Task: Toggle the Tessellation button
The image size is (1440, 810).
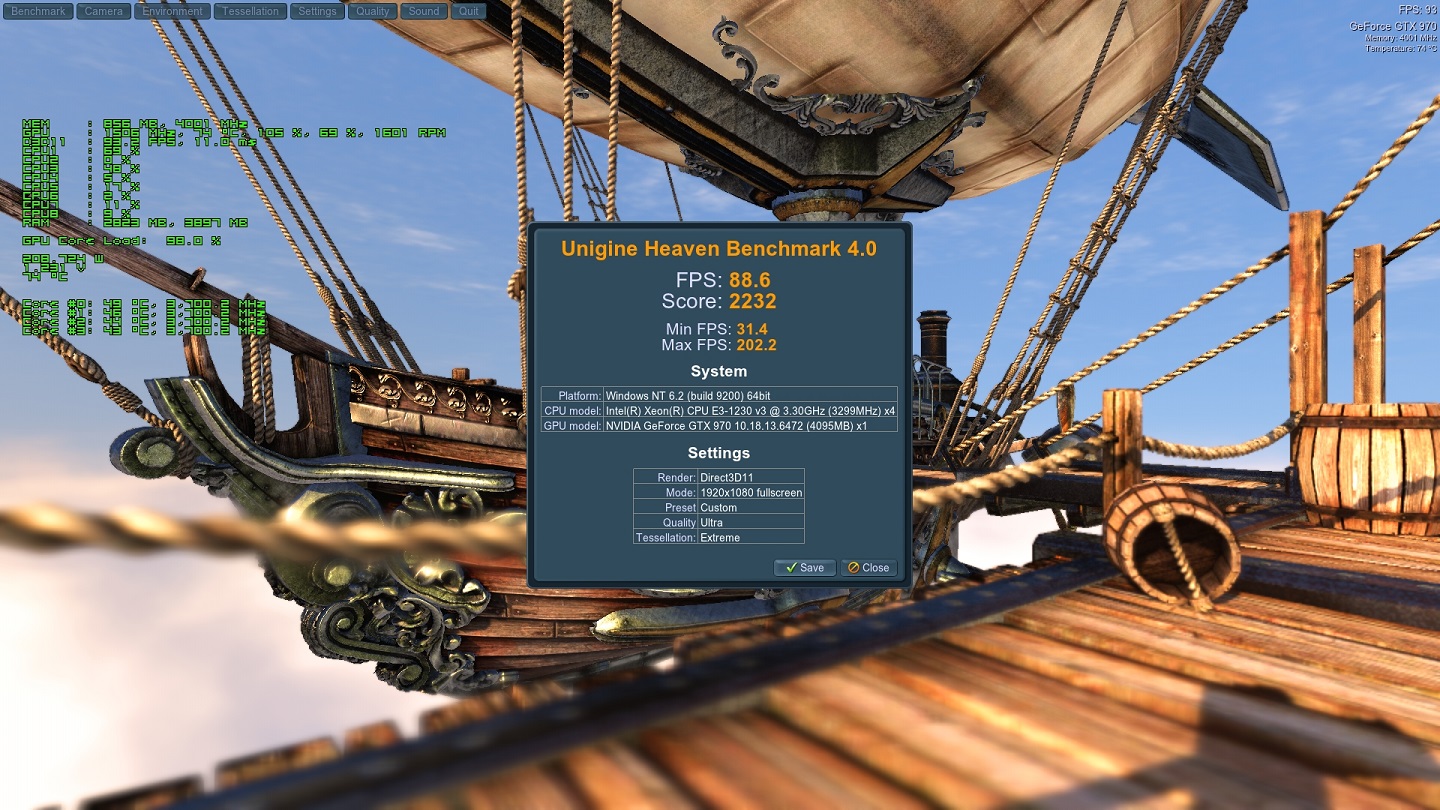Action: 250,12
